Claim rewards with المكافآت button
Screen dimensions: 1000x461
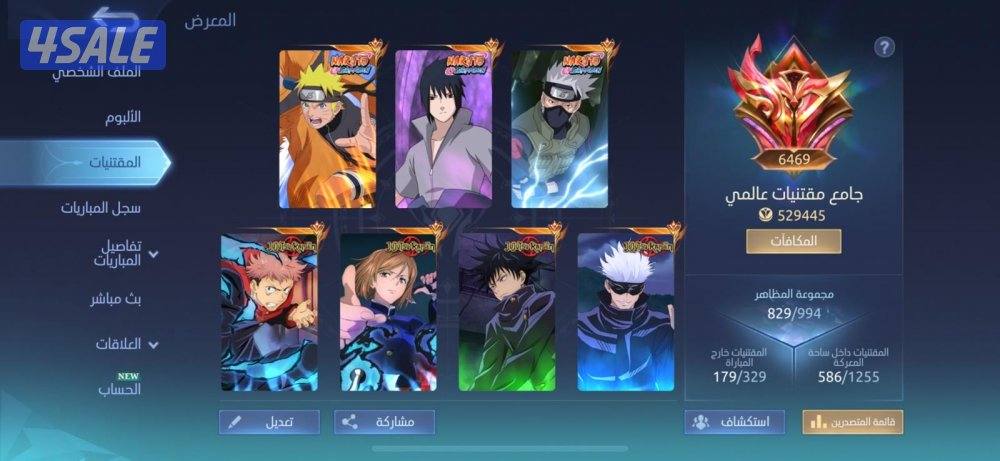pos(793,241)
